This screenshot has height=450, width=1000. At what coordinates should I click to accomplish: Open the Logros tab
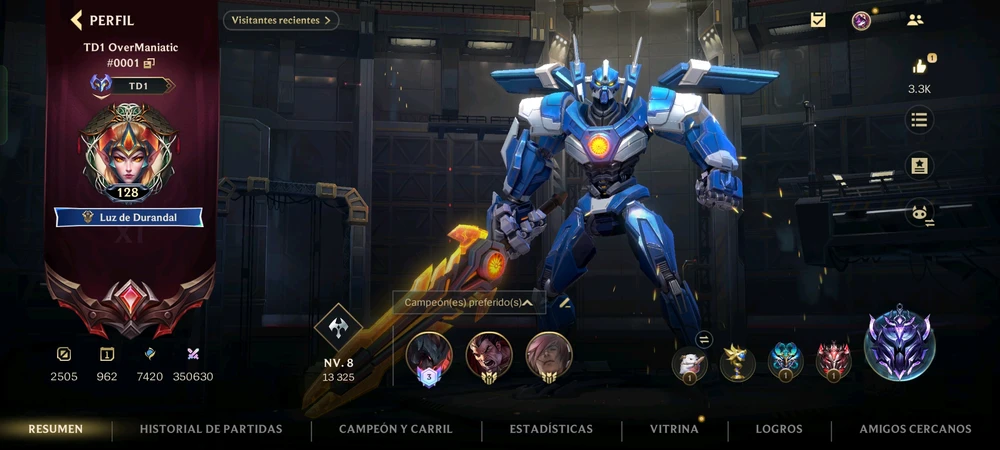click(779, 429)
